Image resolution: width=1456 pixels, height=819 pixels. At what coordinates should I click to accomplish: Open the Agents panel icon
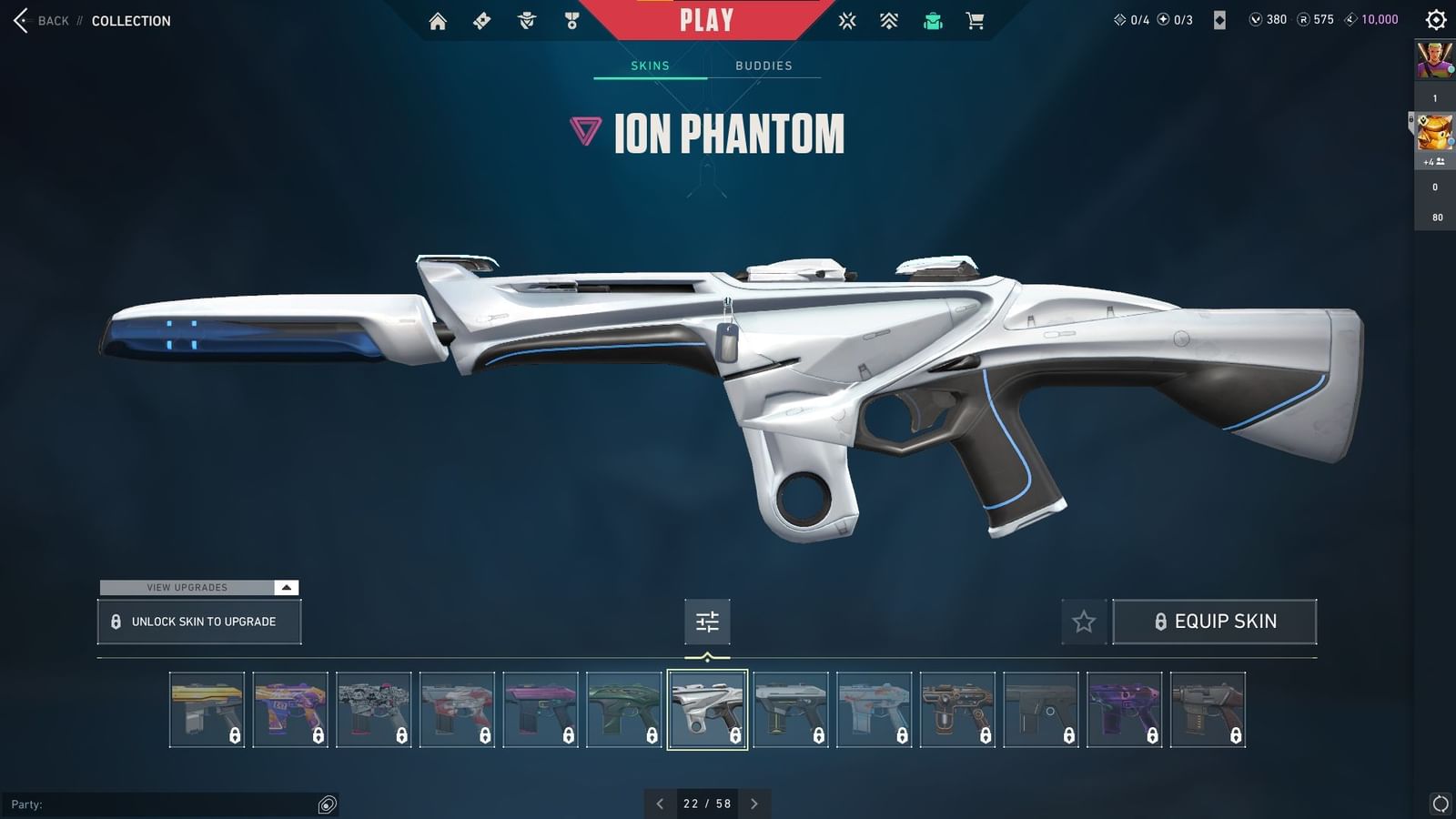tap(527, 19)
